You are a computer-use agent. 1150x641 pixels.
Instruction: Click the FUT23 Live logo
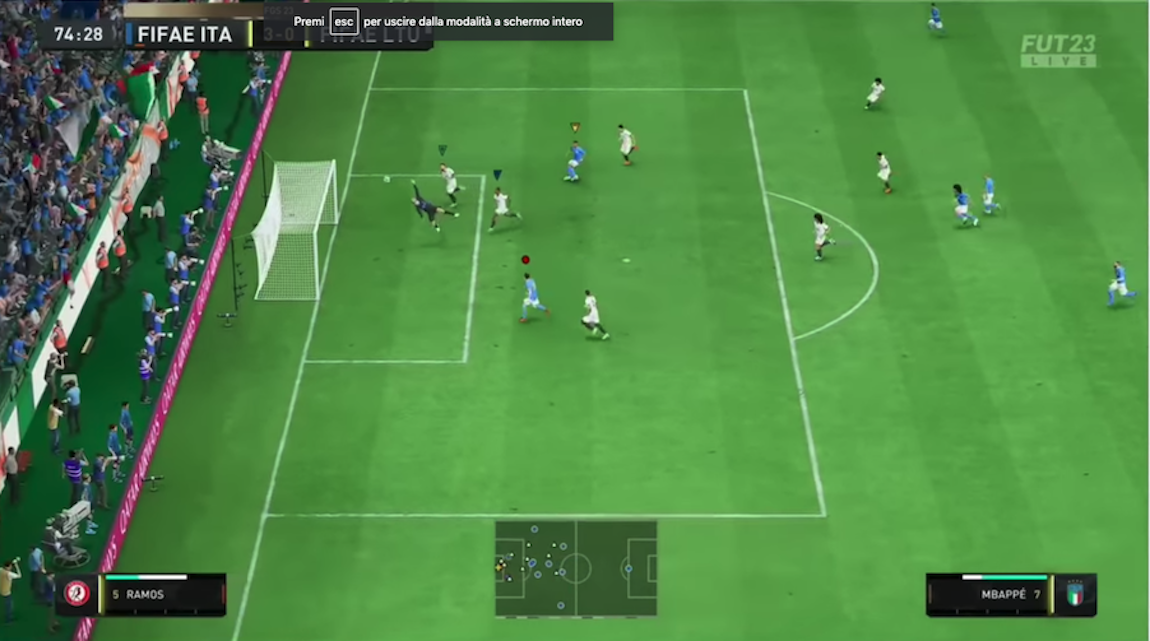(1058, 51)
